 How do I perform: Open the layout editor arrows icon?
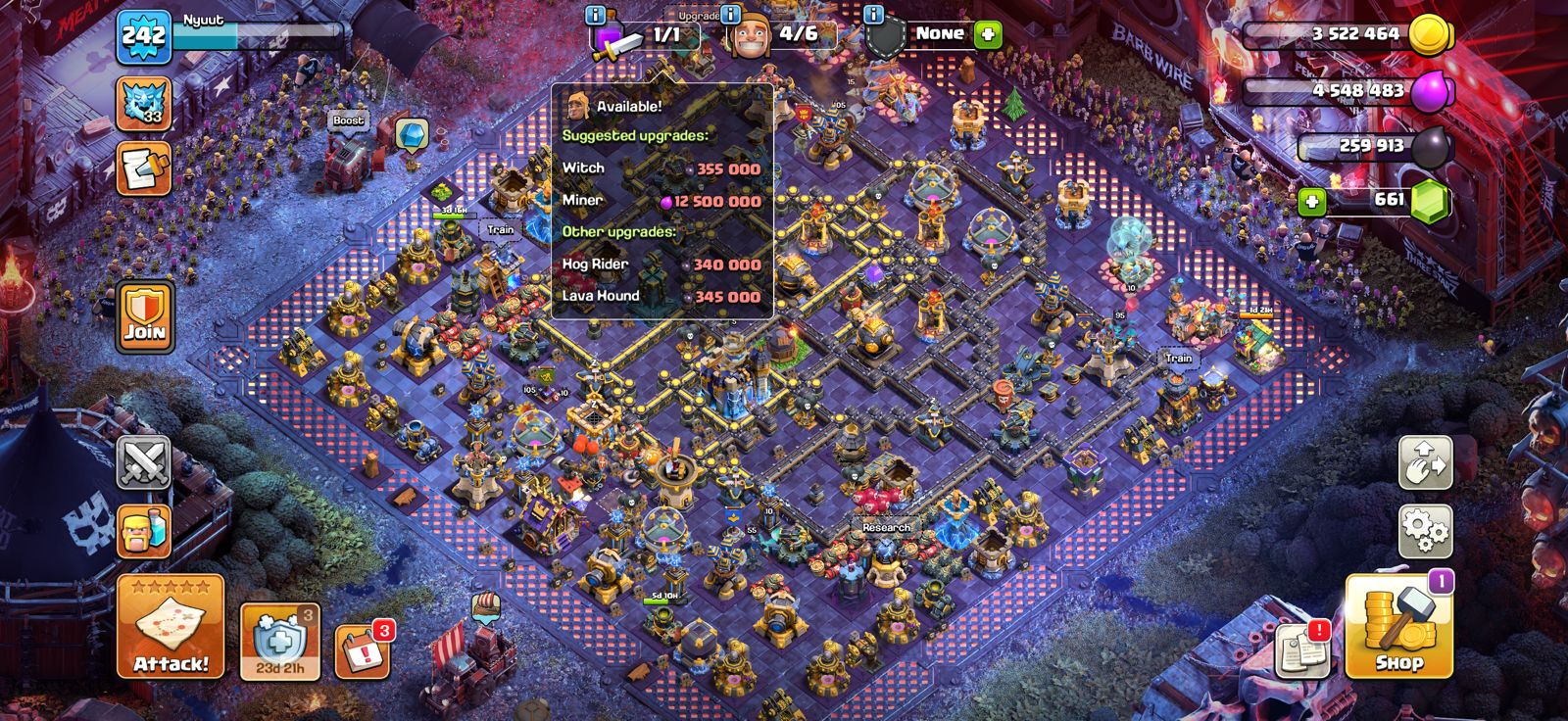[1427, 462]
